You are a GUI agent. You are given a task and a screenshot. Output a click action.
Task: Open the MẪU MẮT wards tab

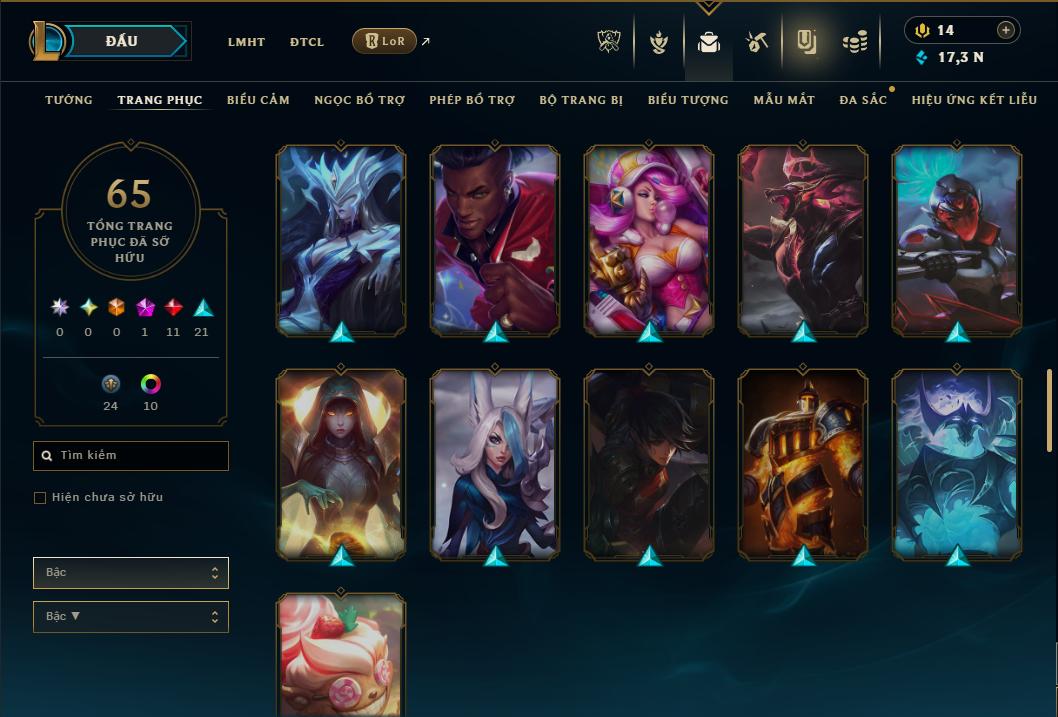click(784, 100)
